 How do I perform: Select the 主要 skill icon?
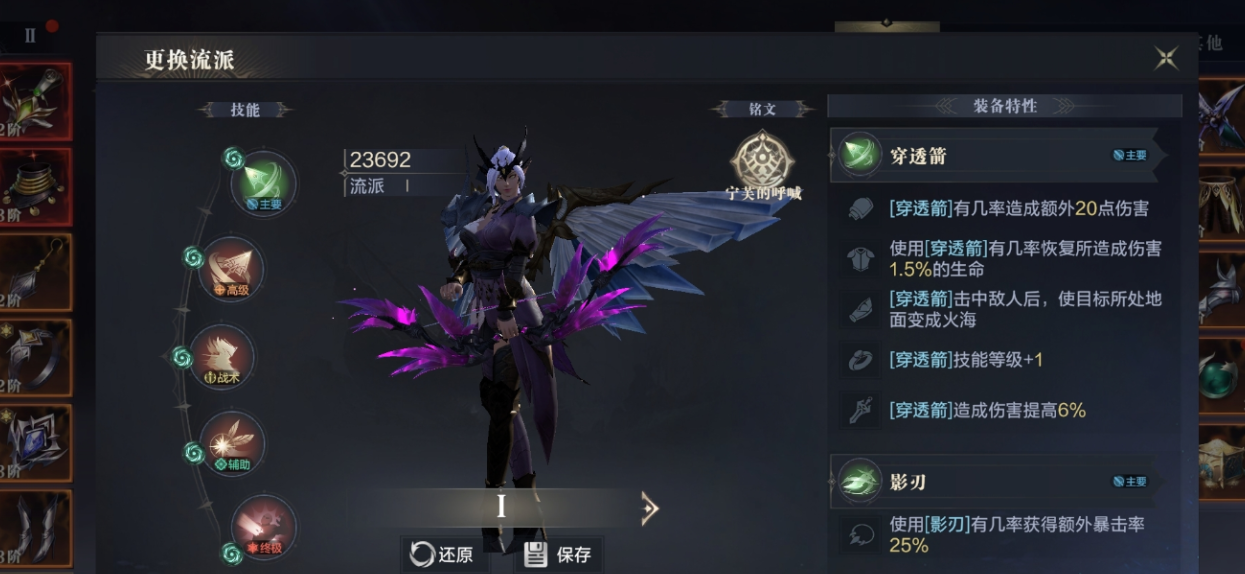[x=263, y=182]
